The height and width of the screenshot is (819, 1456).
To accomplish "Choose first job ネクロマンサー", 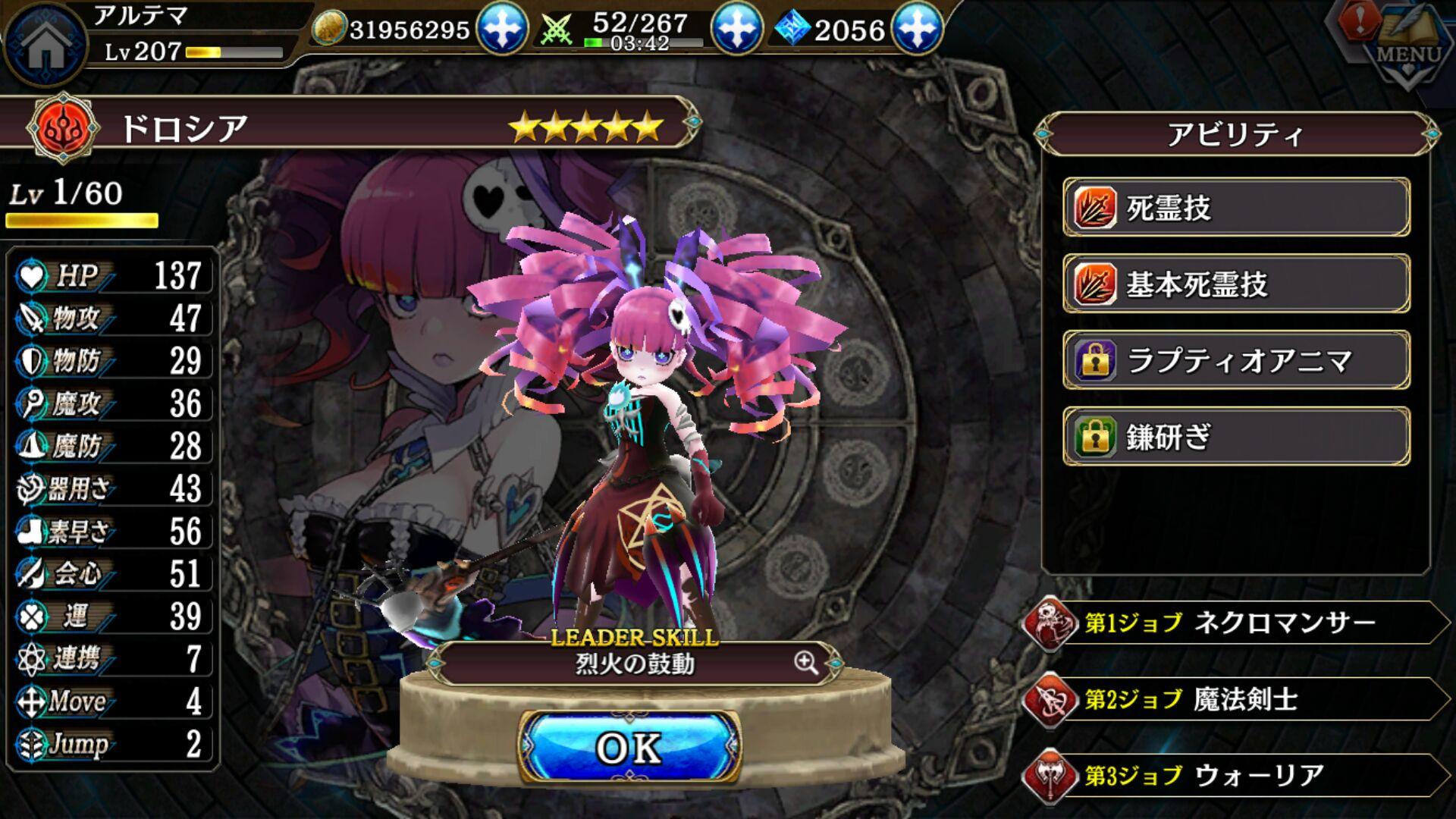I will click(1236, 623).
